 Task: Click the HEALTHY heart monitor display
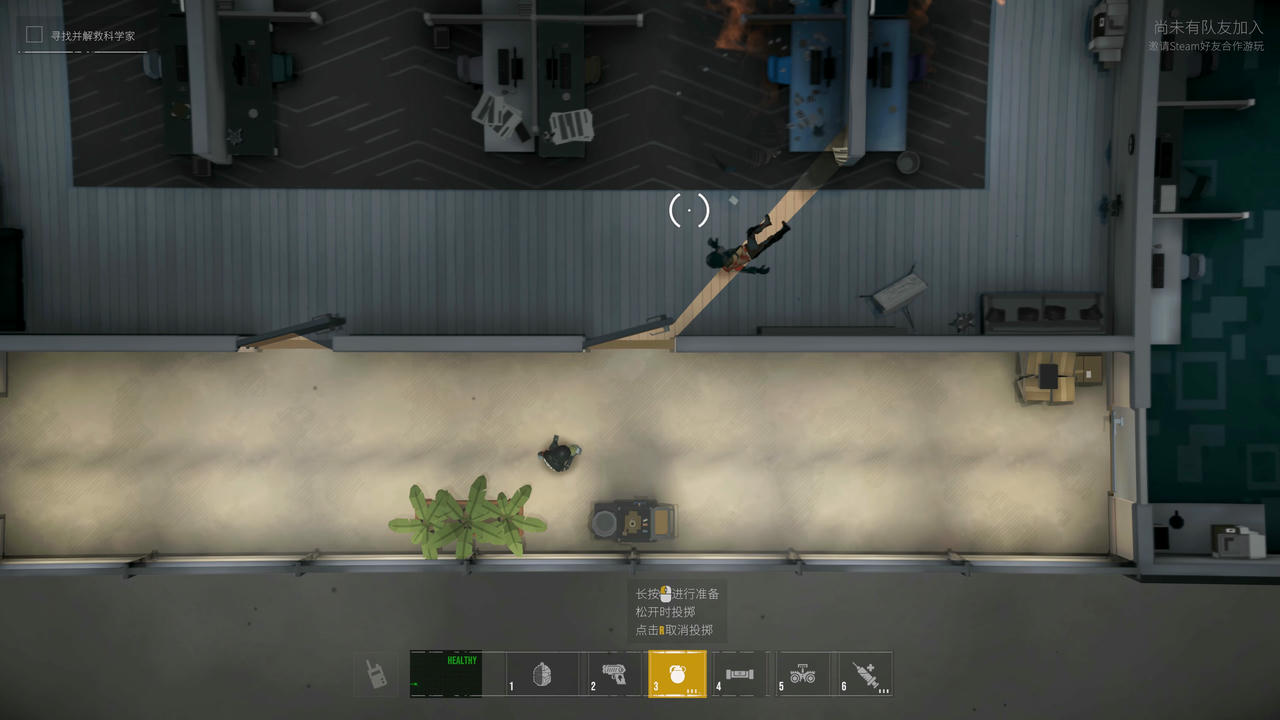(446, 673)
